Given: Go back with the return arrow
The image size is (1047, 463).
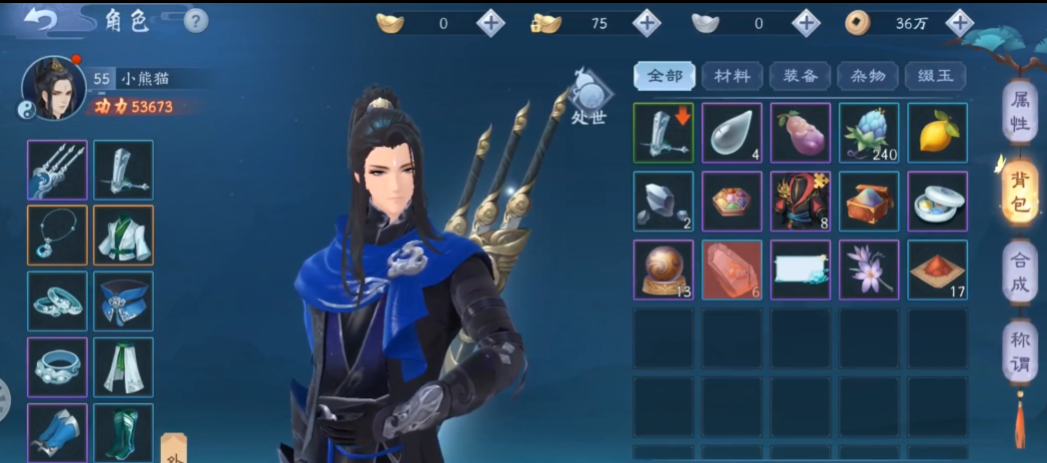Looking at the screenshot, I should click(41, 21).
